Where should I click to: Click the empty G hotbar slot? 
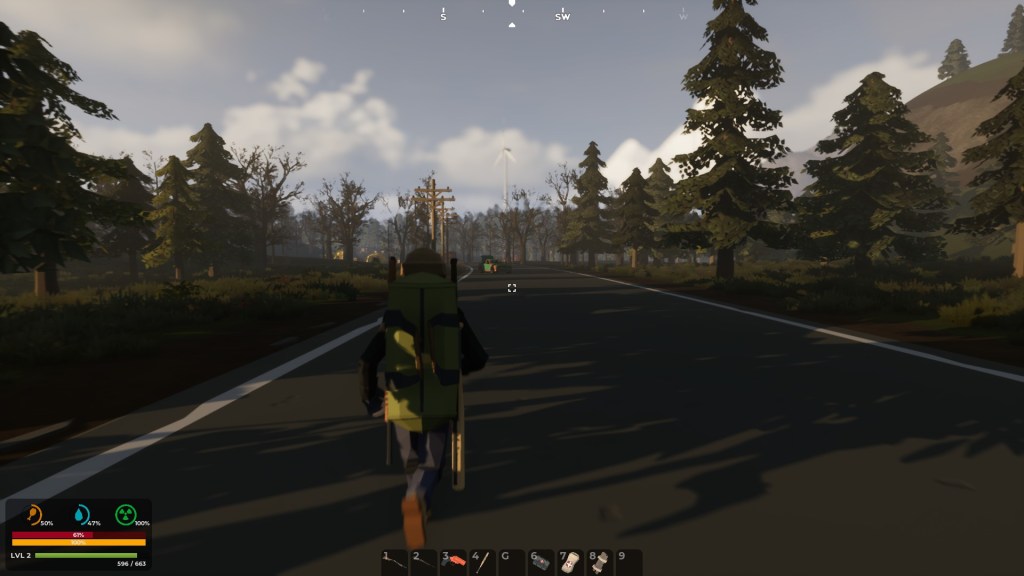click(x=512, y=562)
